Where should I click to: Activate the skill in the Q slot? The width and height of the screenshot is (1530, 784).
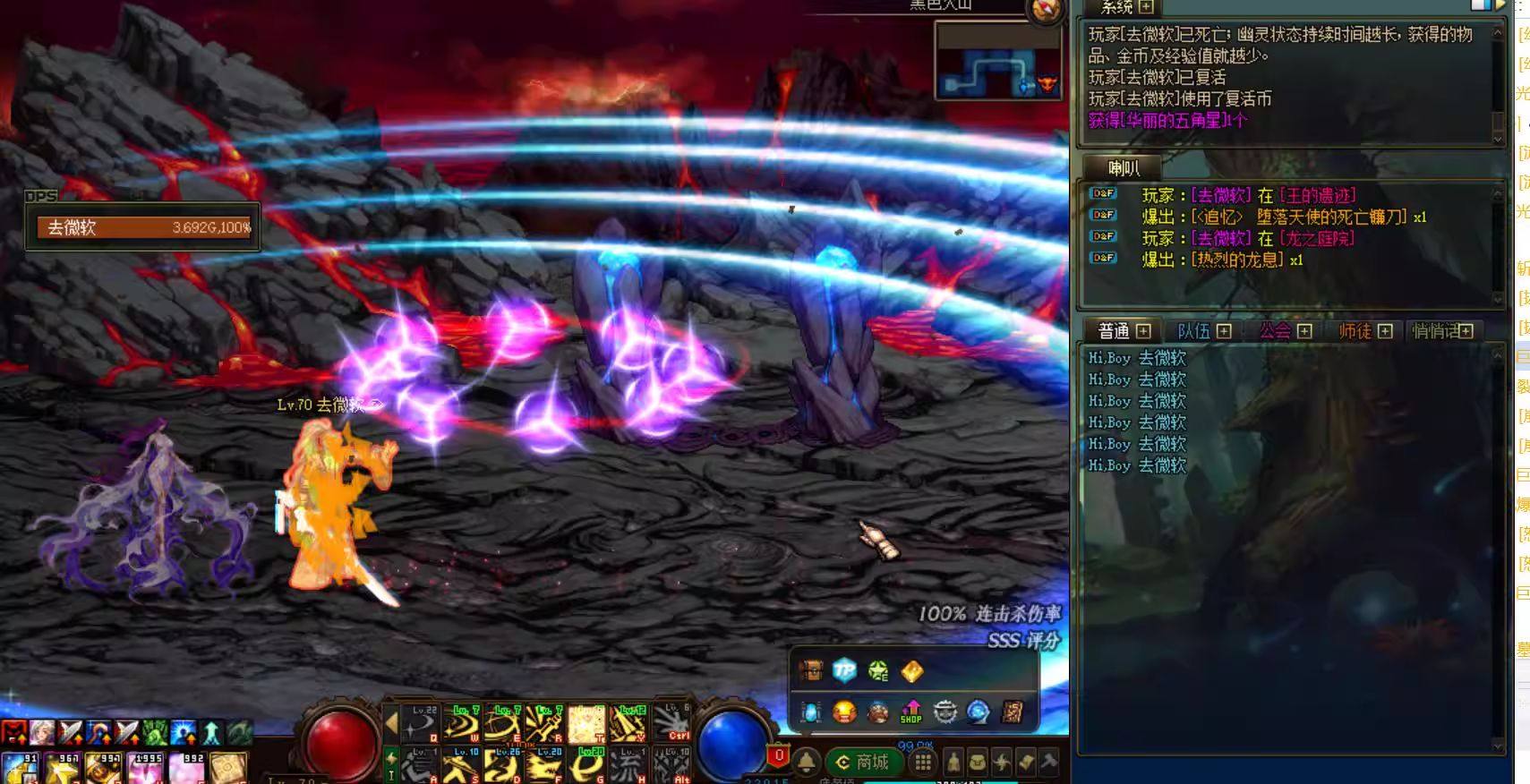(420, 724)
